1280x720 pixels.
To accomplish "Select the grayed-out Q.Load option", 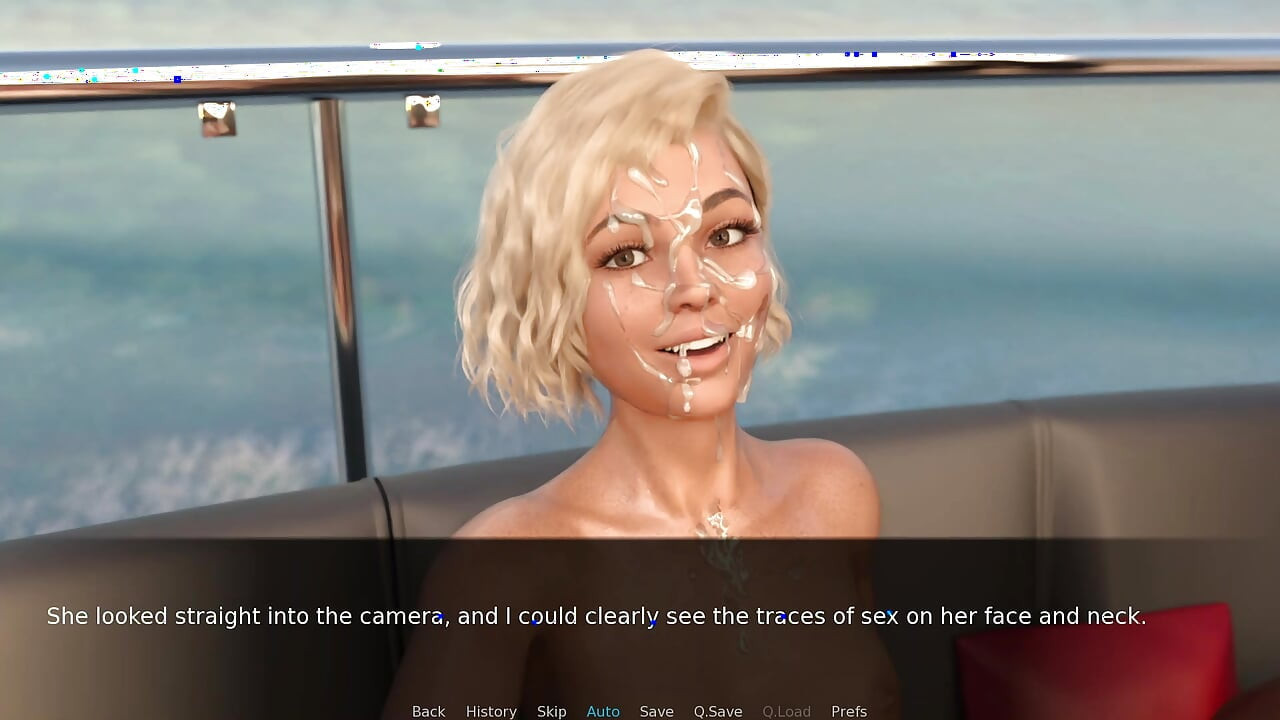I will click(x=786, y=711).
